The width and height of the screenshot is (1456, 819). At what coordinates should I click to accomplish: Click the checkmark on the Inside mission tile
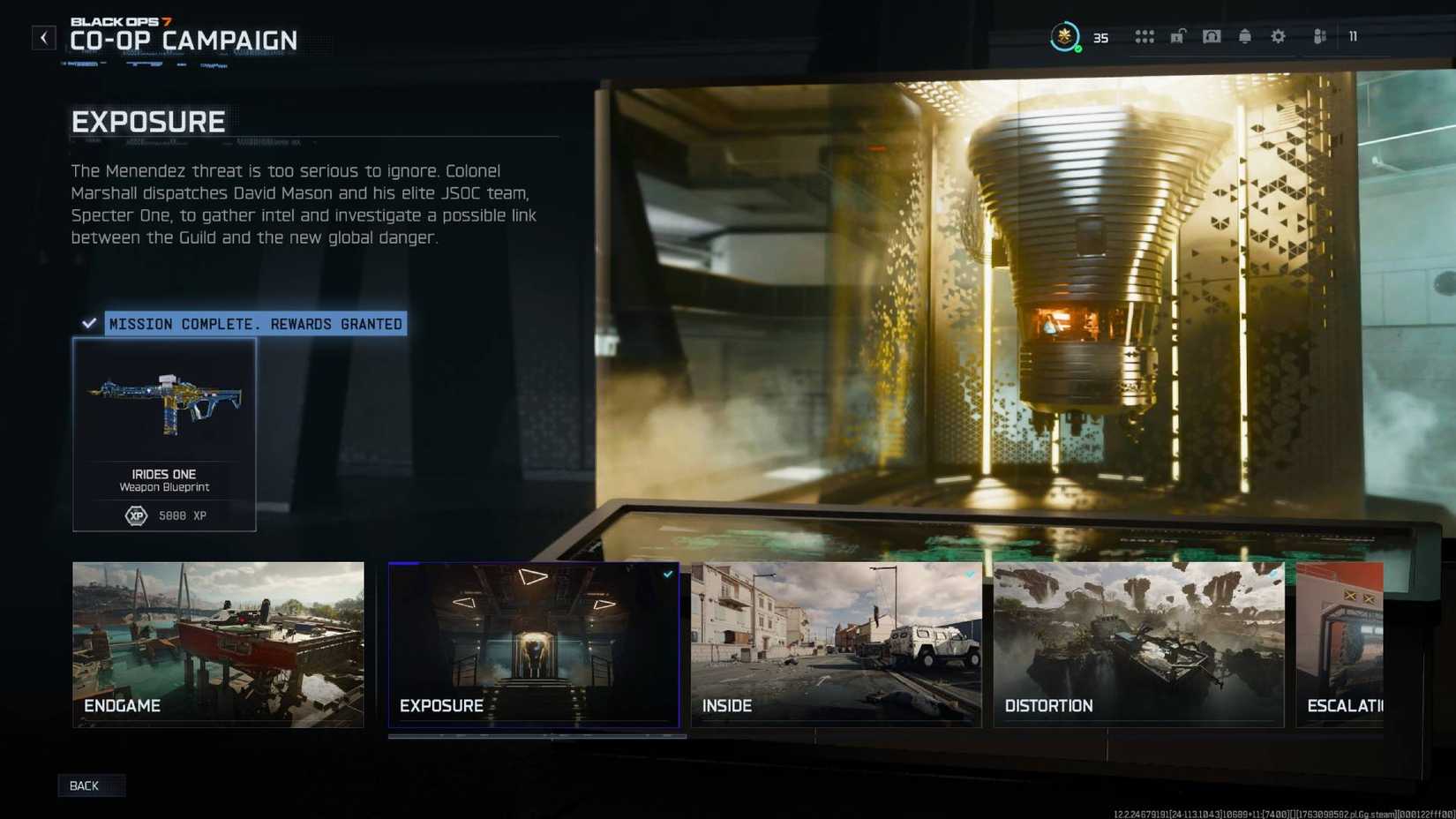pyautogui.click(x=970, y=574)
